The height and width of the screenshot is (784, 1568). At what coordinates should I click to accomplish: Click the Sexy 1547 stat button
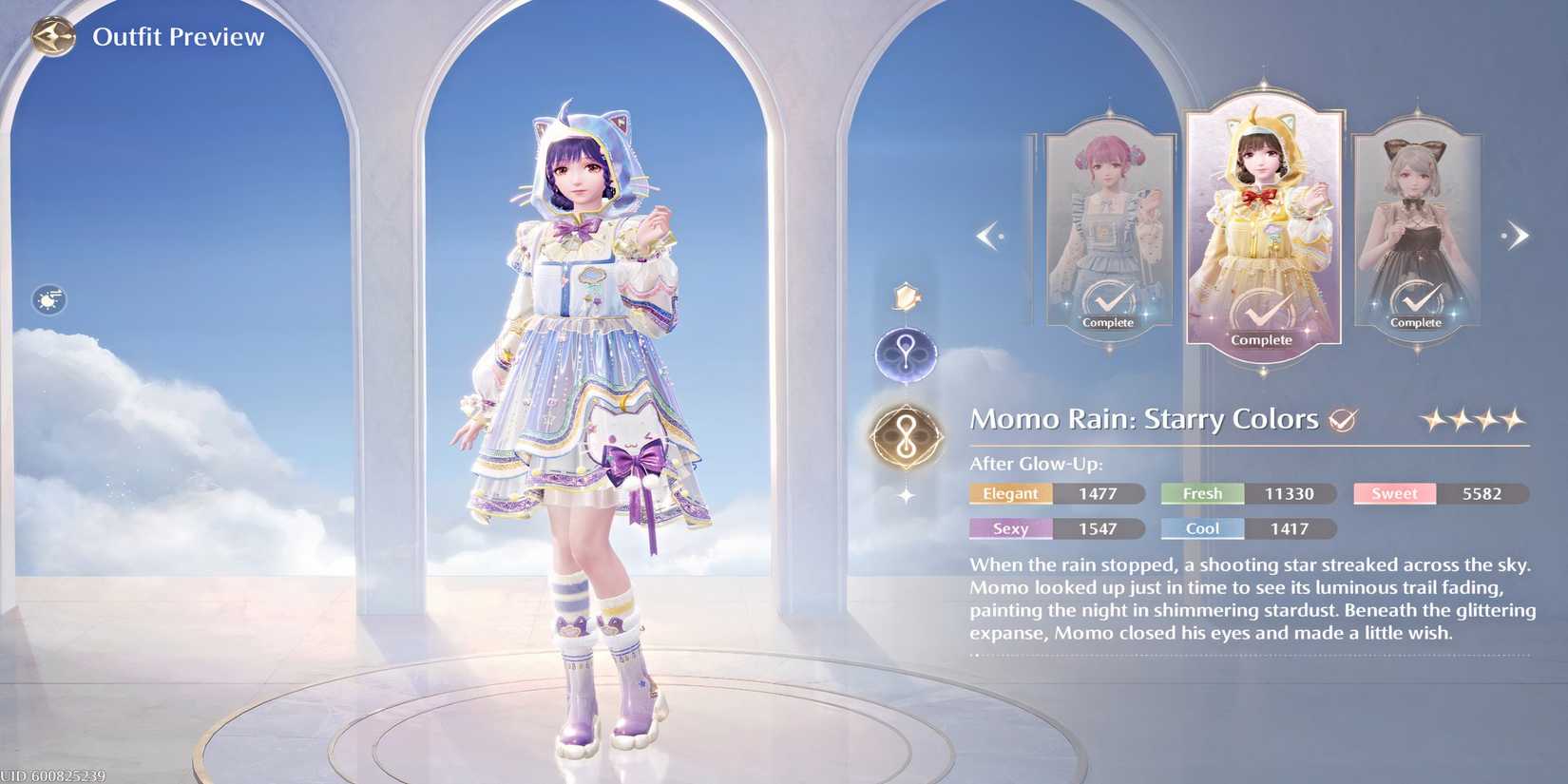1057,528
